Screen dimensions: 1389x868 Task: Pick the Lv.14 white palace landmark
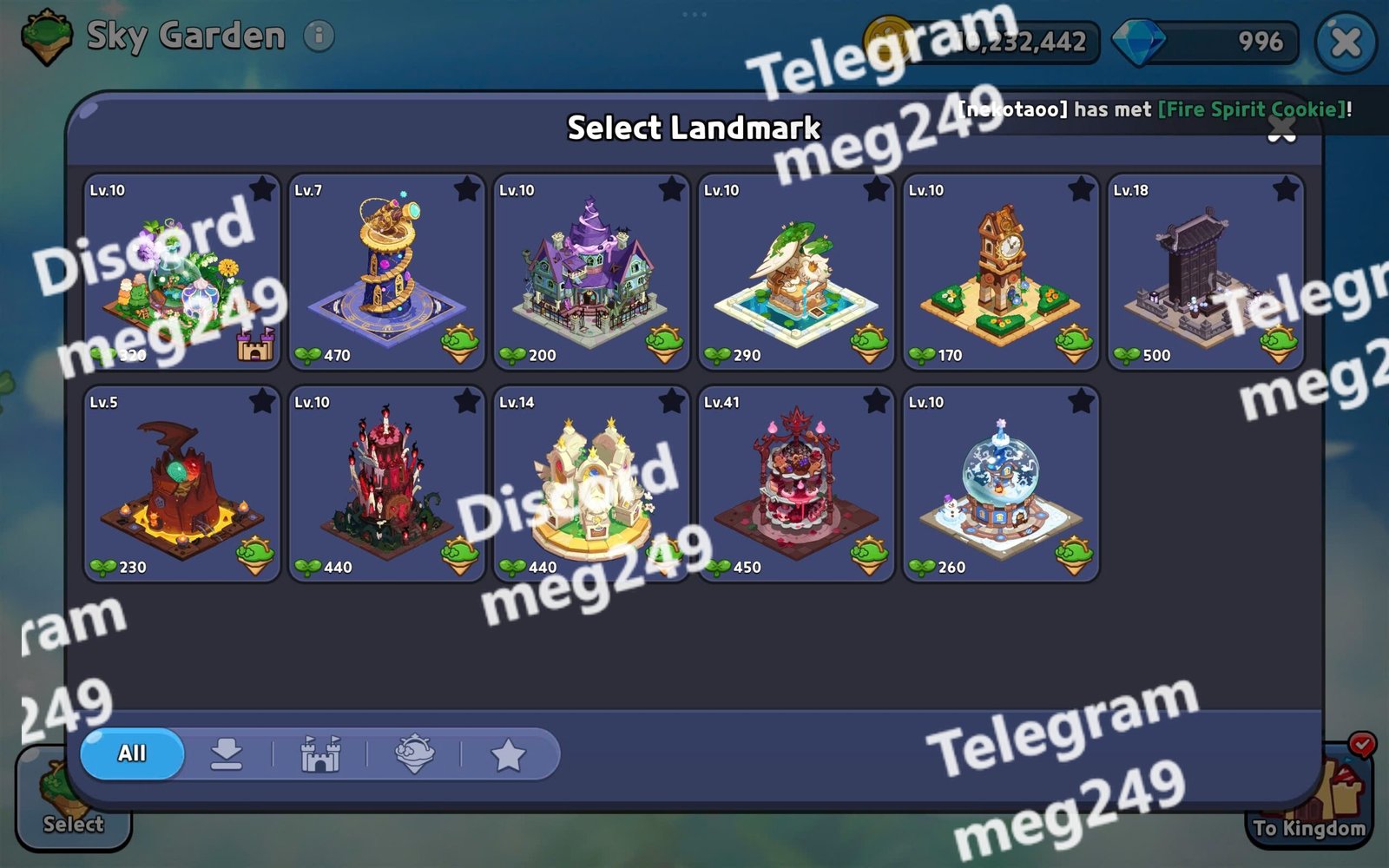590,483
